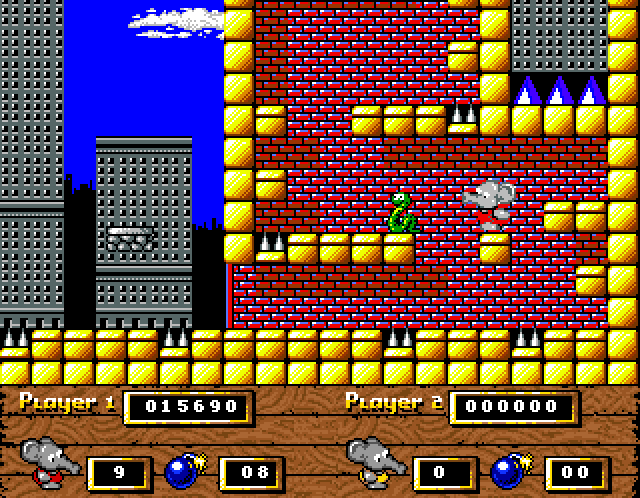Click Player 1's grey mouse lives icon
This screenshot has width=640, height=498.
(48, 461)
